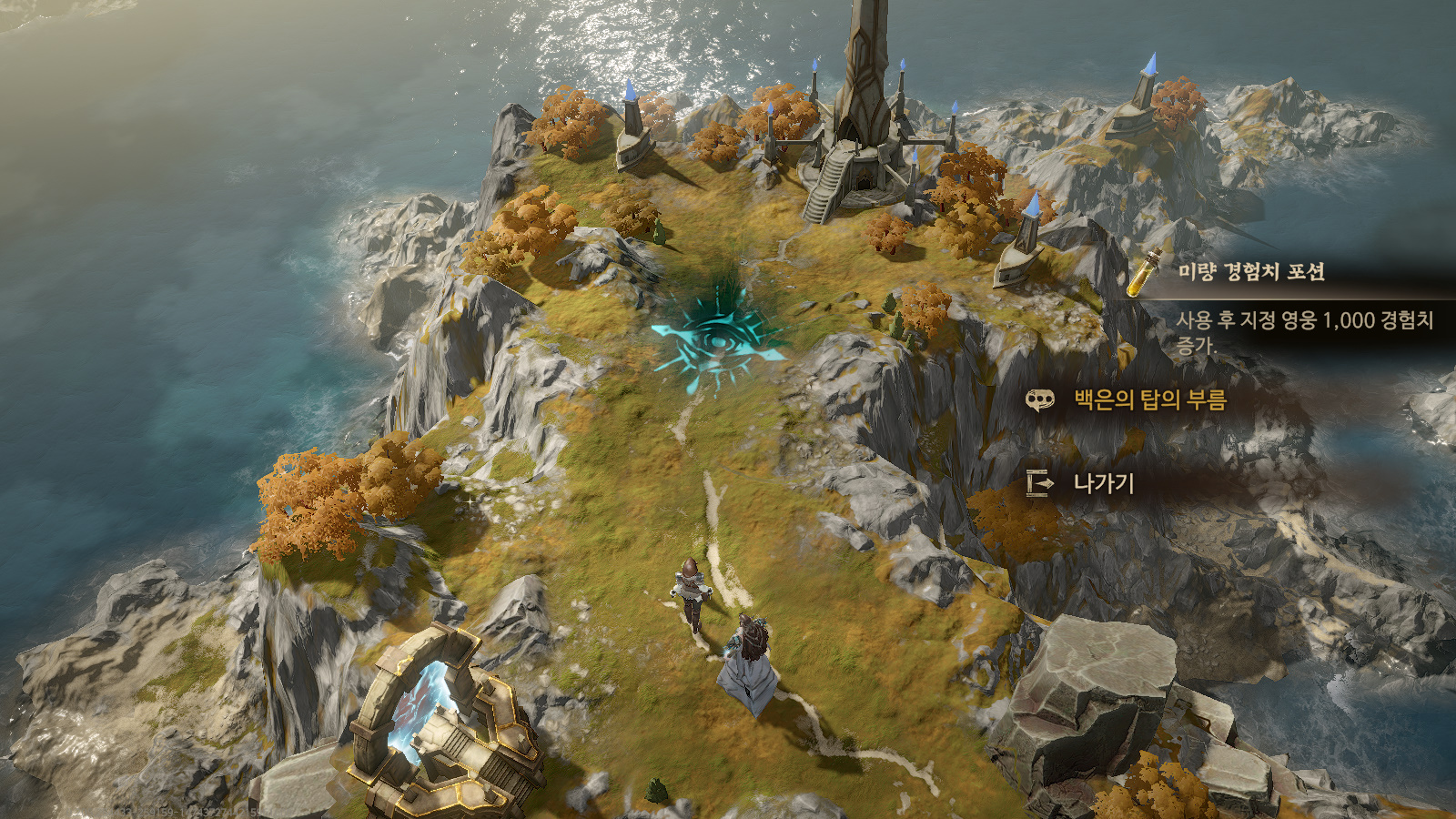This screenshot has height=819, width=1456.
Task: Select the 나가기 exit option
Action: 1103,483
